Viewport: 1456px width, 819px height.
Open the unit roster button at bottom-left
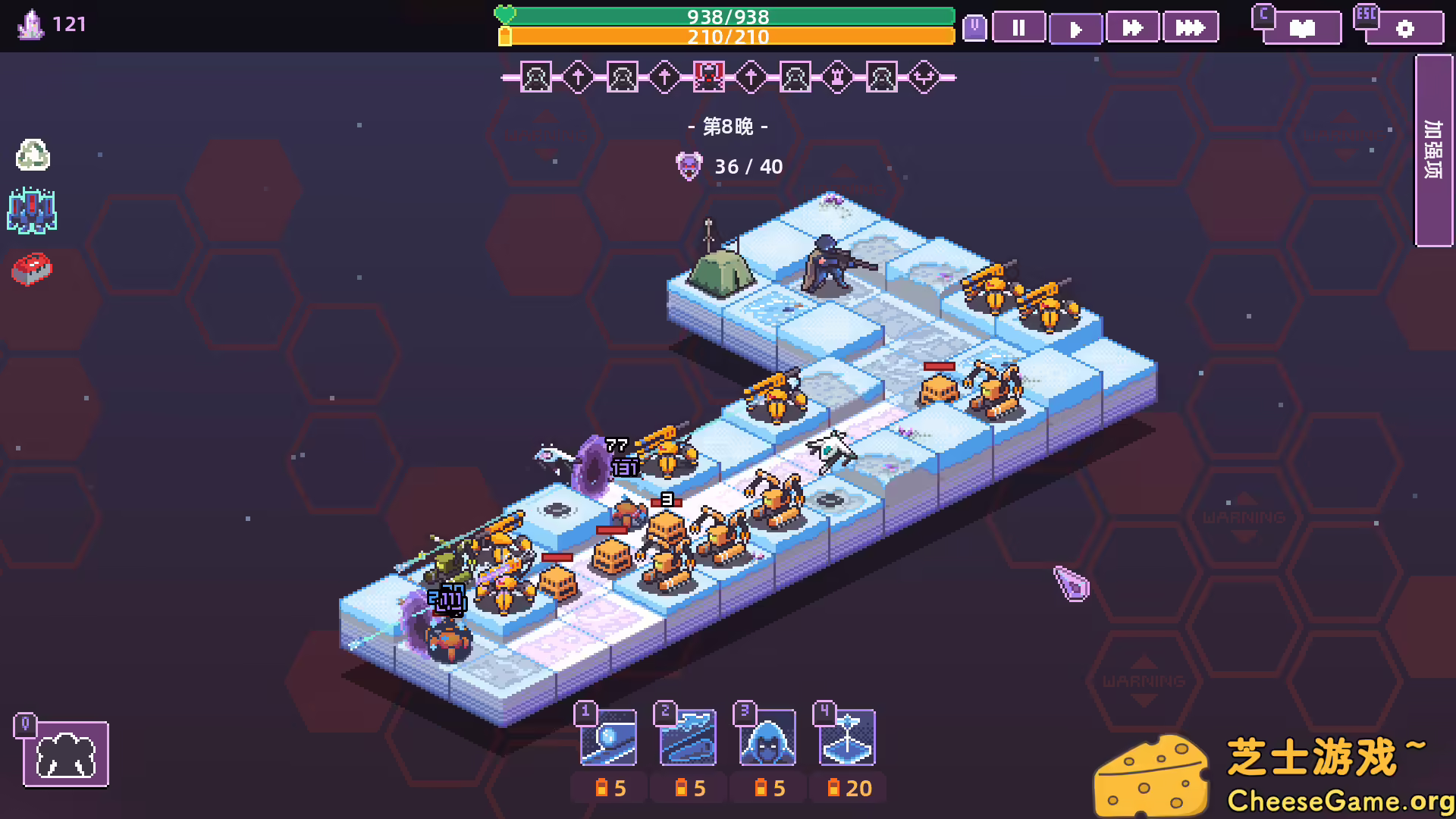tap(66, 755)
